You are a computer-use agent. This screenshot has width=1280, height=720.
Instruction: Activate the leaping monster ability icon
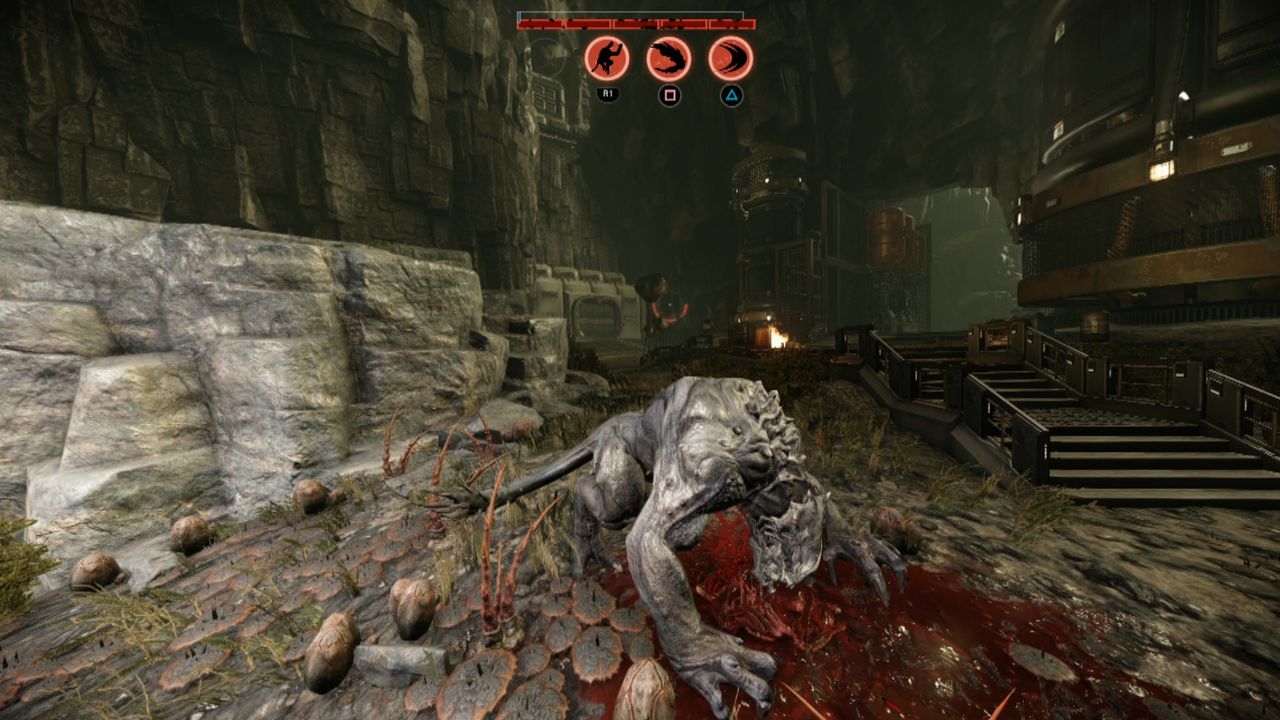[606, 58]
